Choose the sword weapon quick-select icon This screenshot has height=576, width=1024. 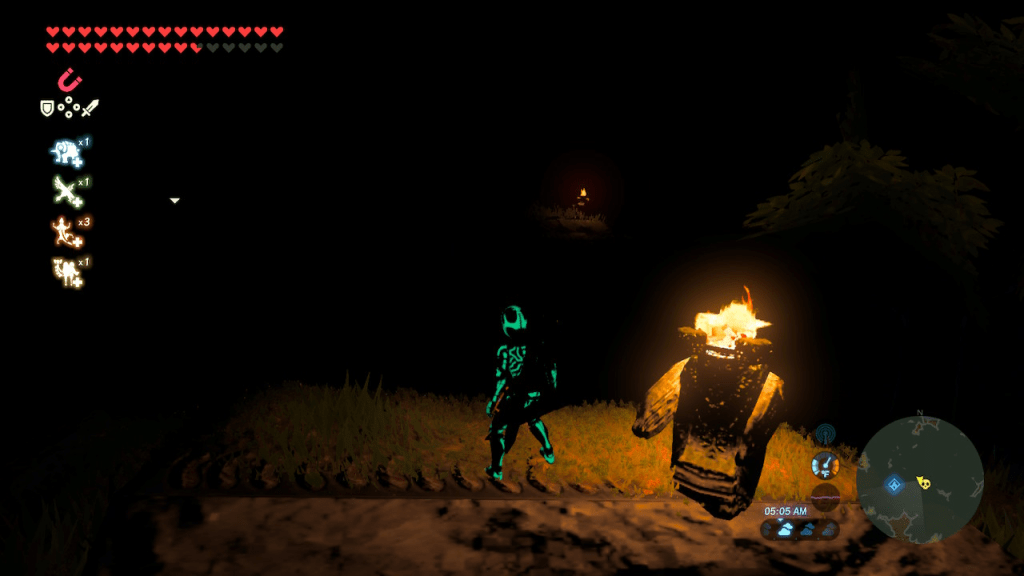91,107
